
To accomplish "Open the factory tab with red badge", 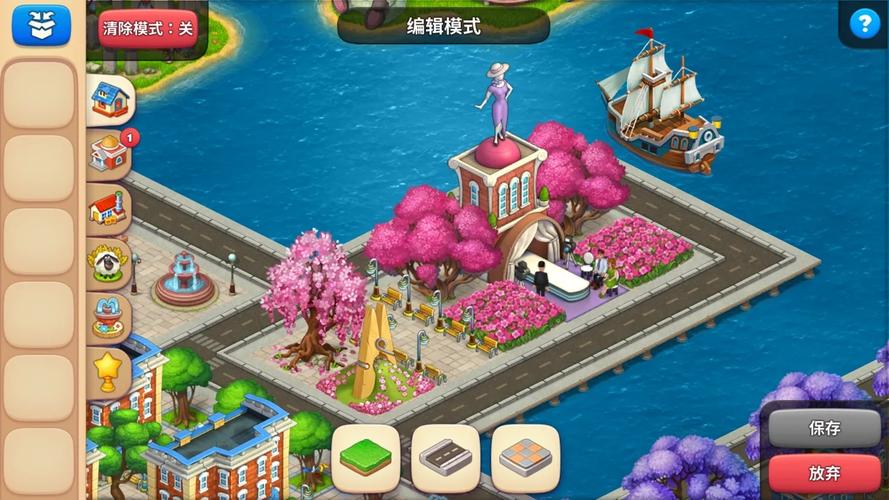I will point(109,154).
